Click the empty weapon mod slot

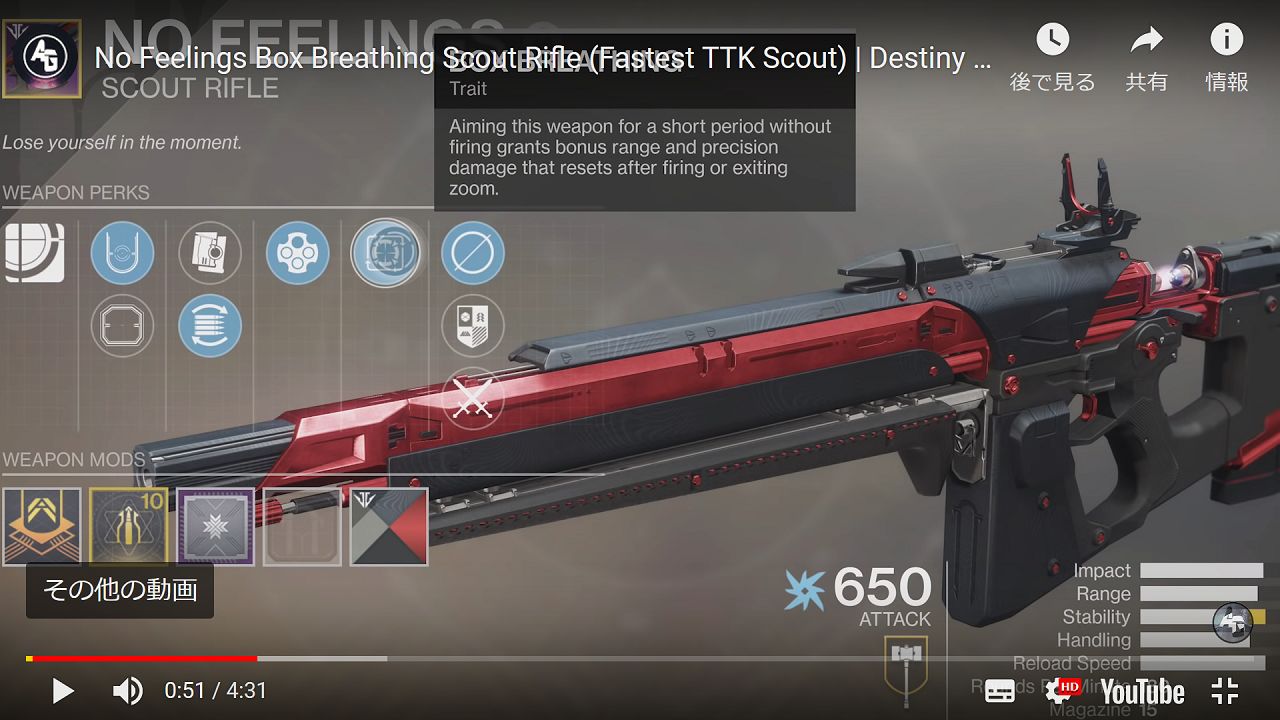click(x=302, y=526)
